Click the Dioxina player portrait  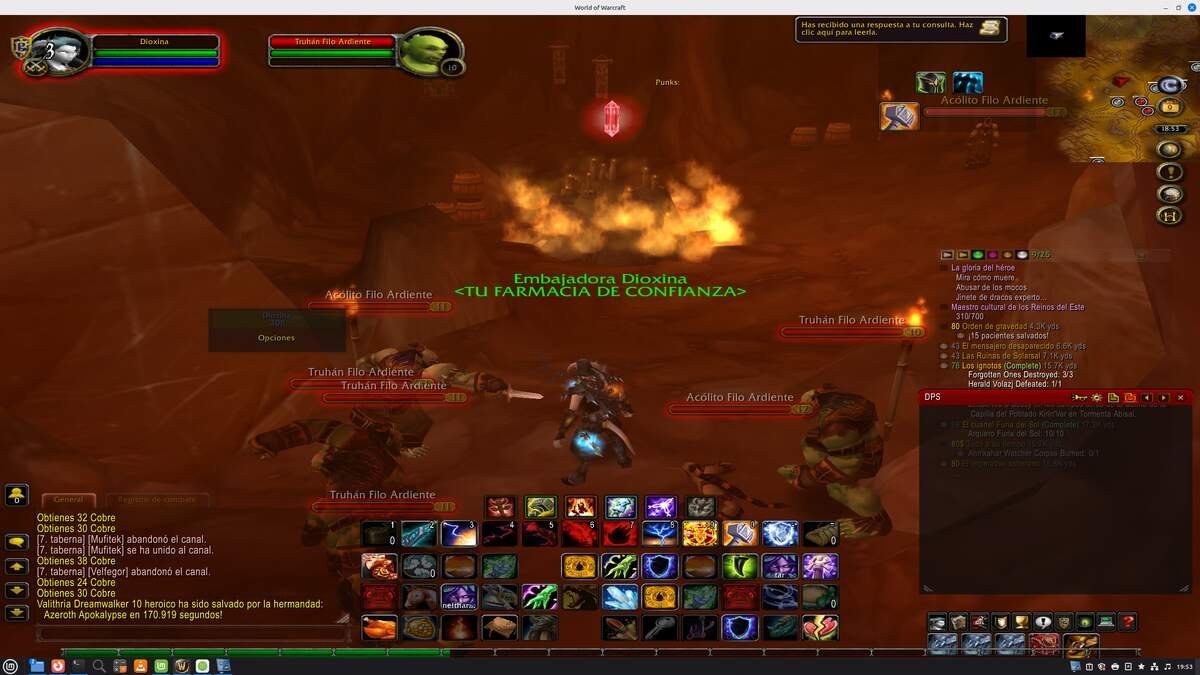(62, 53)
